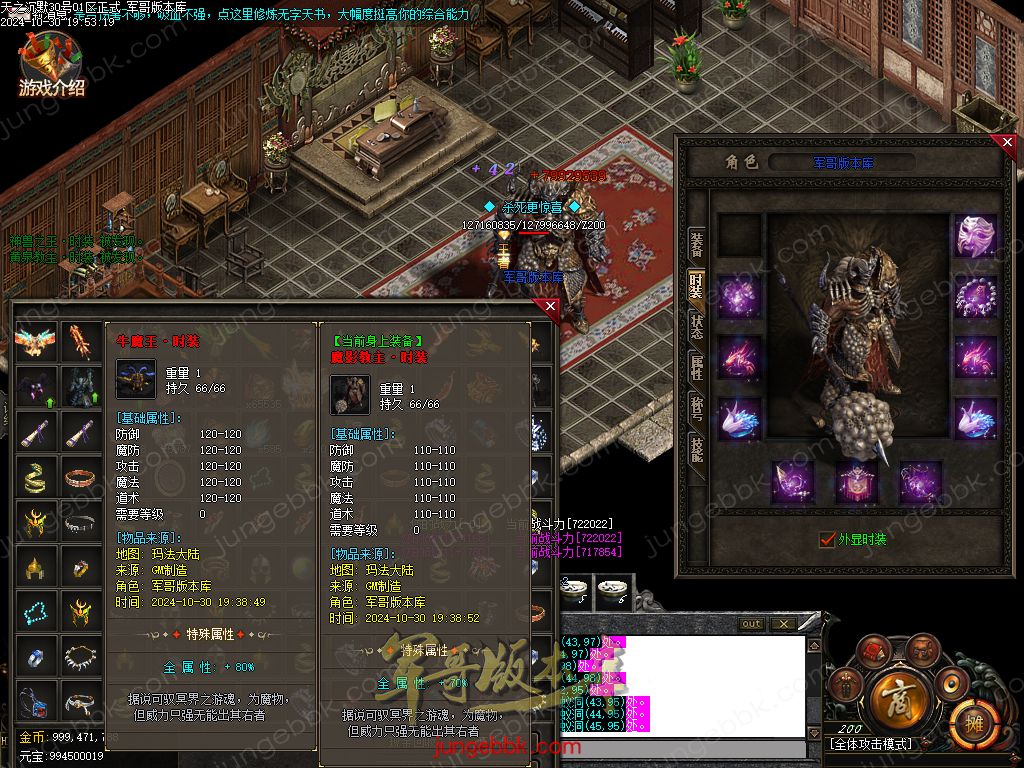Viewport: 1024px width, 768px height.
Task: Open the 游戏介绍 game introduction icon
Action: [50, 66]
